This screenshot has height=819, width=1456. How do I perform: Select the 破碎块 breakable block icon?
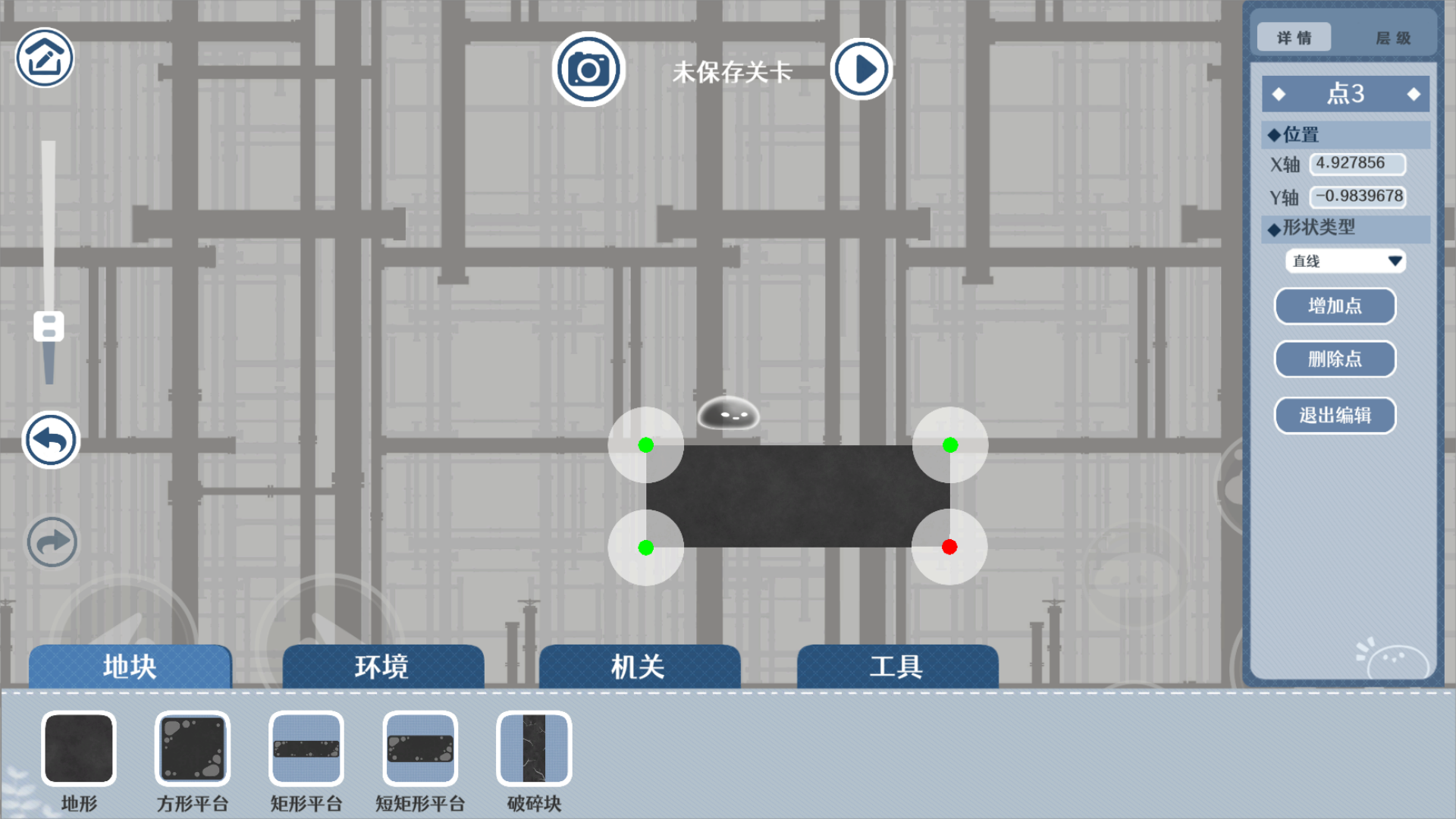click(x=532, y=748)
